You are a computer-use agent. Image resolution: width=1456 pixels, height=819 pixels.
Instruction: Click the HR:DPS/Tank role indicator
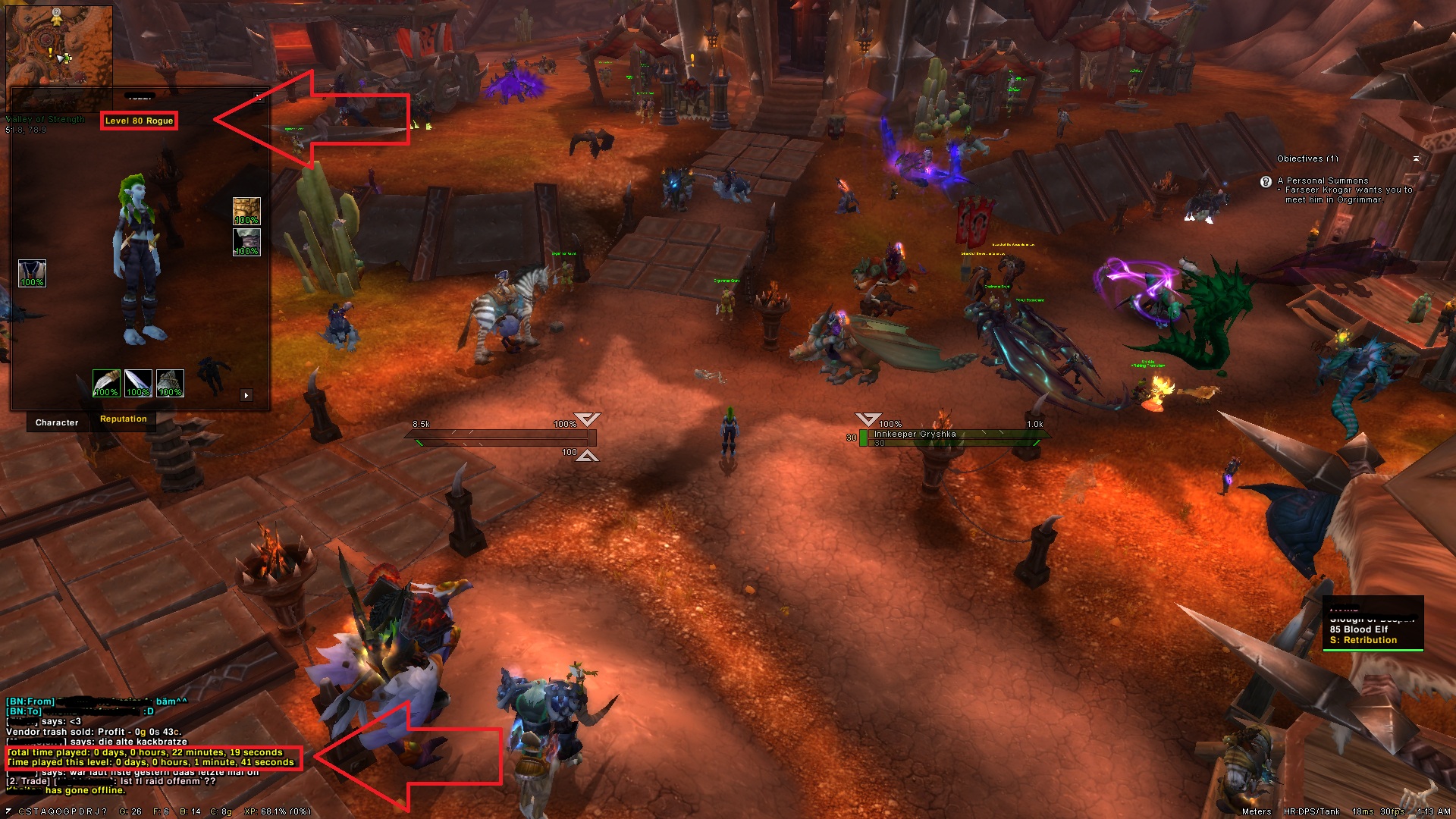tap(1311, 811)
